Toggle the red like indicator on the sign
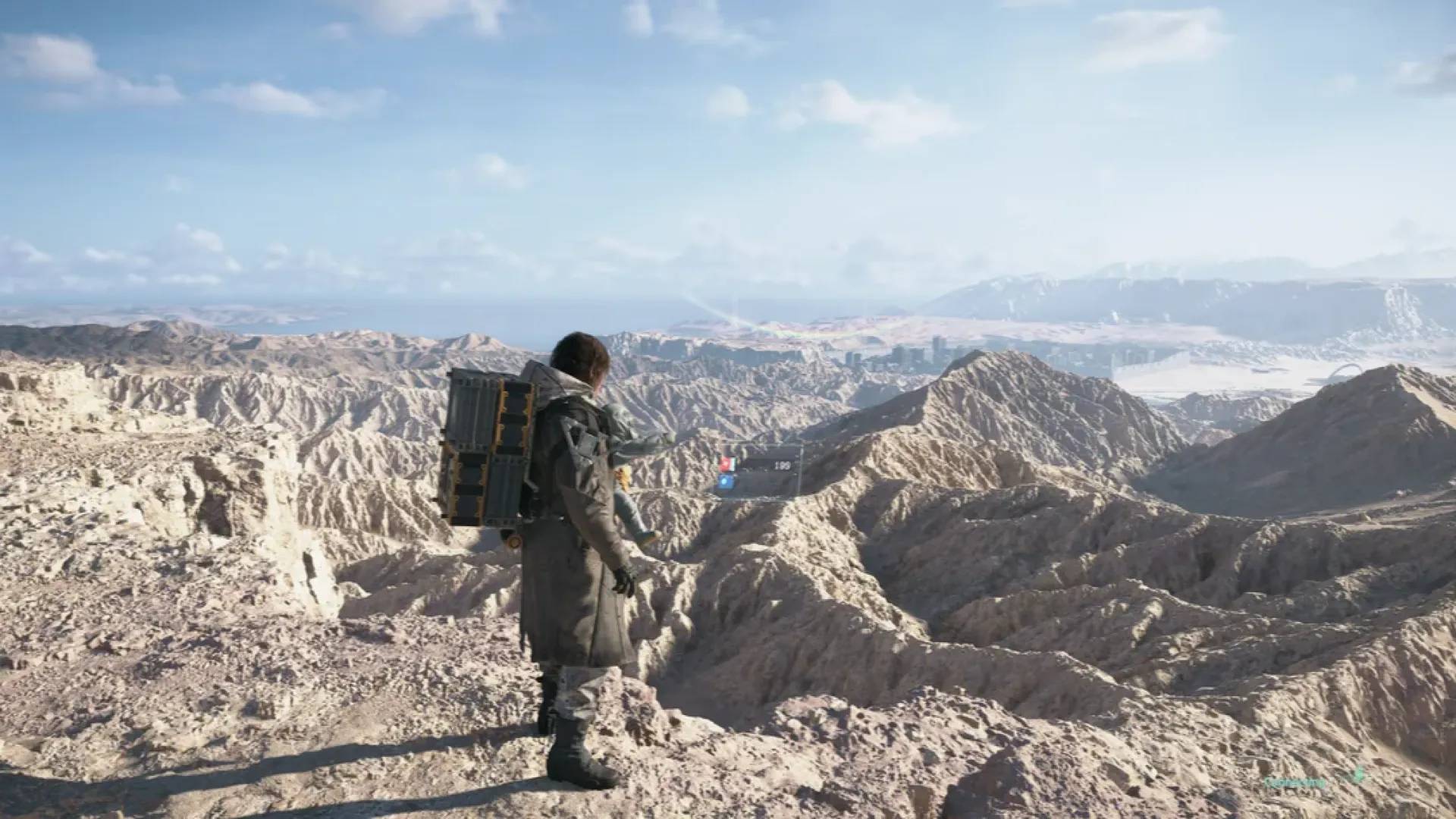This screenshot has height=819, width=1456. pos(728,464)
